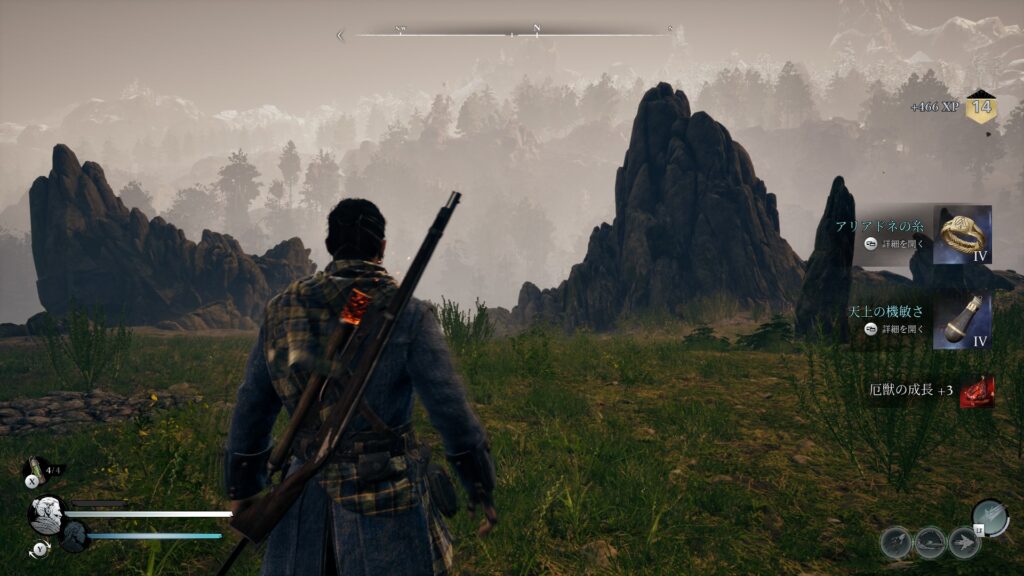The width and height of the screenshot is (1024, 576).
Task: Select the green healing vial consumable
Action: click(36, 467)
